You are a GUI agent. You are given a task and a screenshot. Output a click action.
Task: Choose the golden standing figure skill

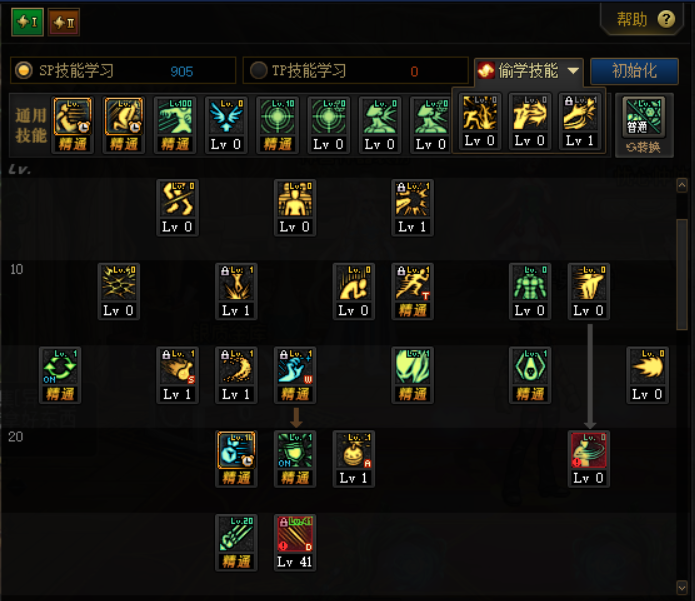(x=295, y=201)
